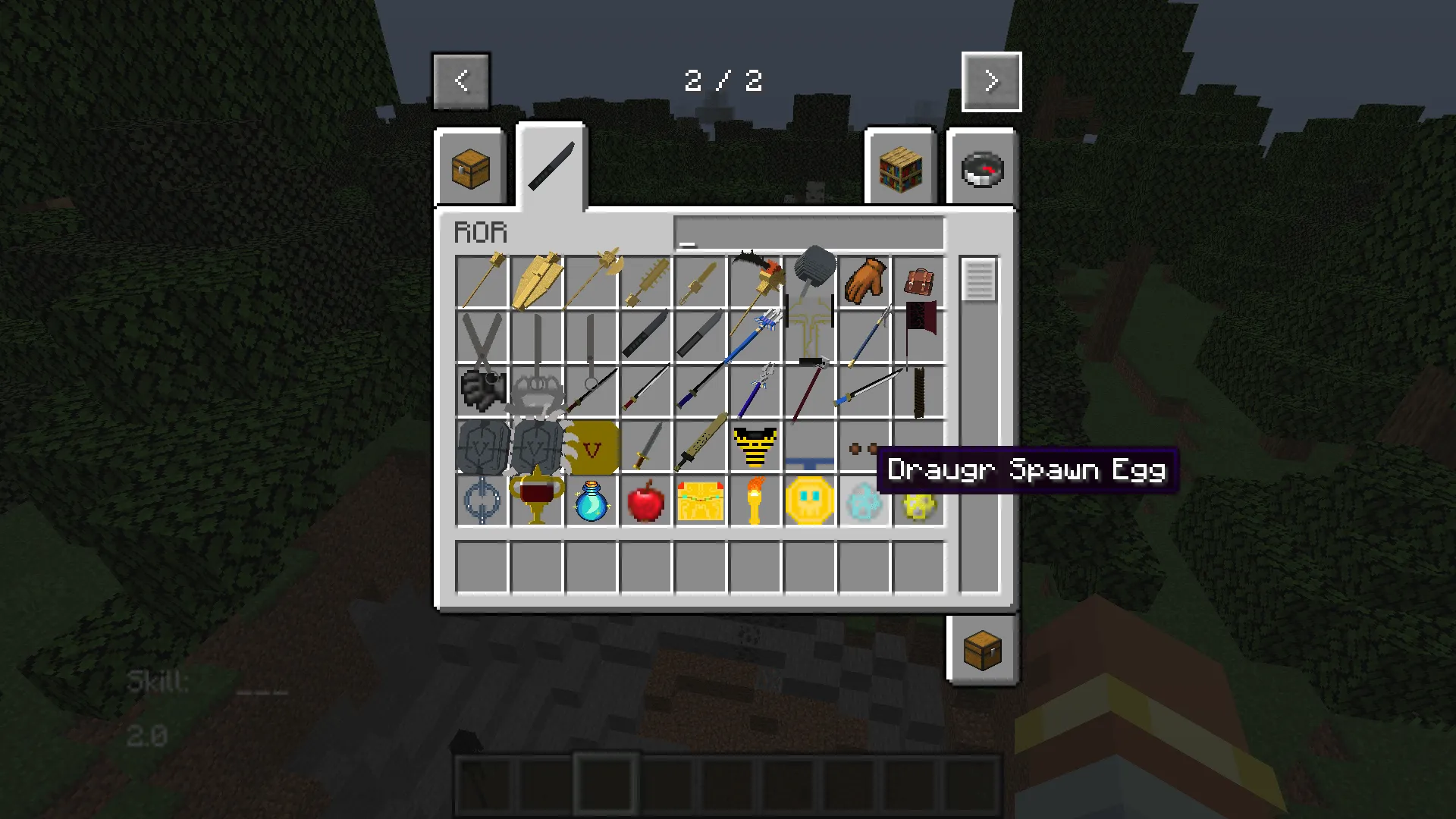Open the bottom-right survival inventory tab

[981, 650]
